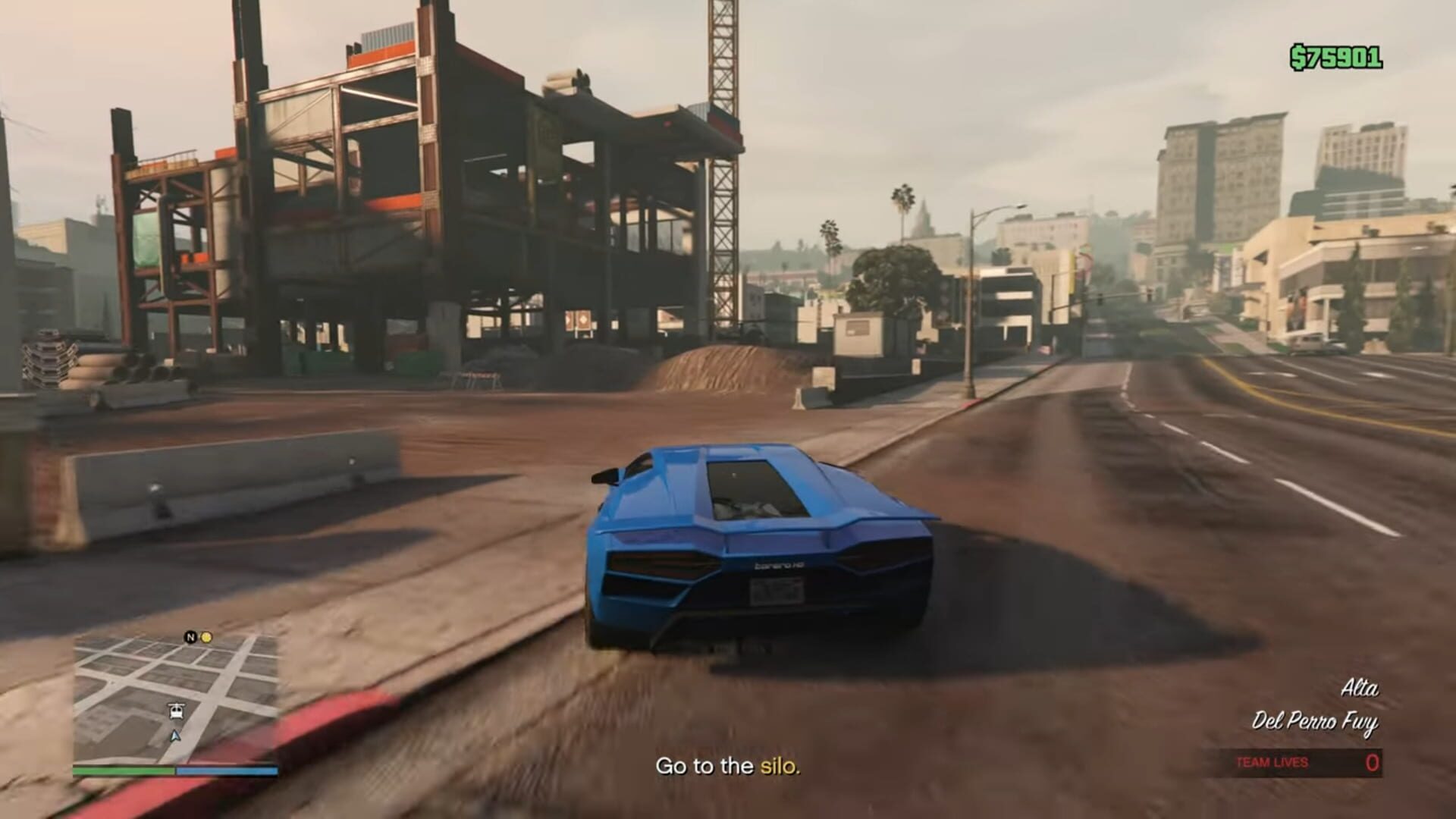Viewport: 1456px width, 819px height.
Task: Click the North compass indicator on the minimap
Action: pos(190,637)
